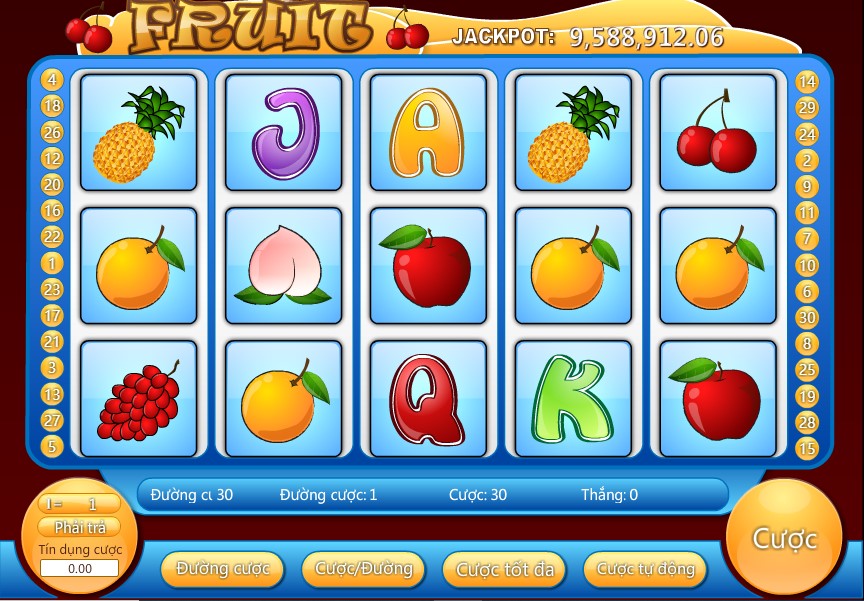Click payline marker 30
The width and height of the screenshot is (864, 601).
click(807, 317)
